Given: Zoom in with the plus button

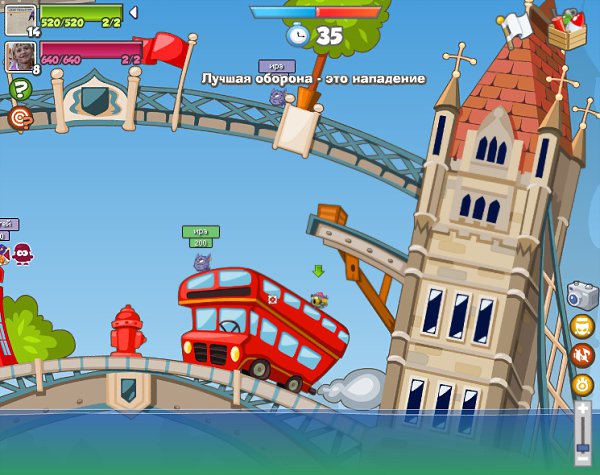Looking at the screenshot, I should click(584, 409).
